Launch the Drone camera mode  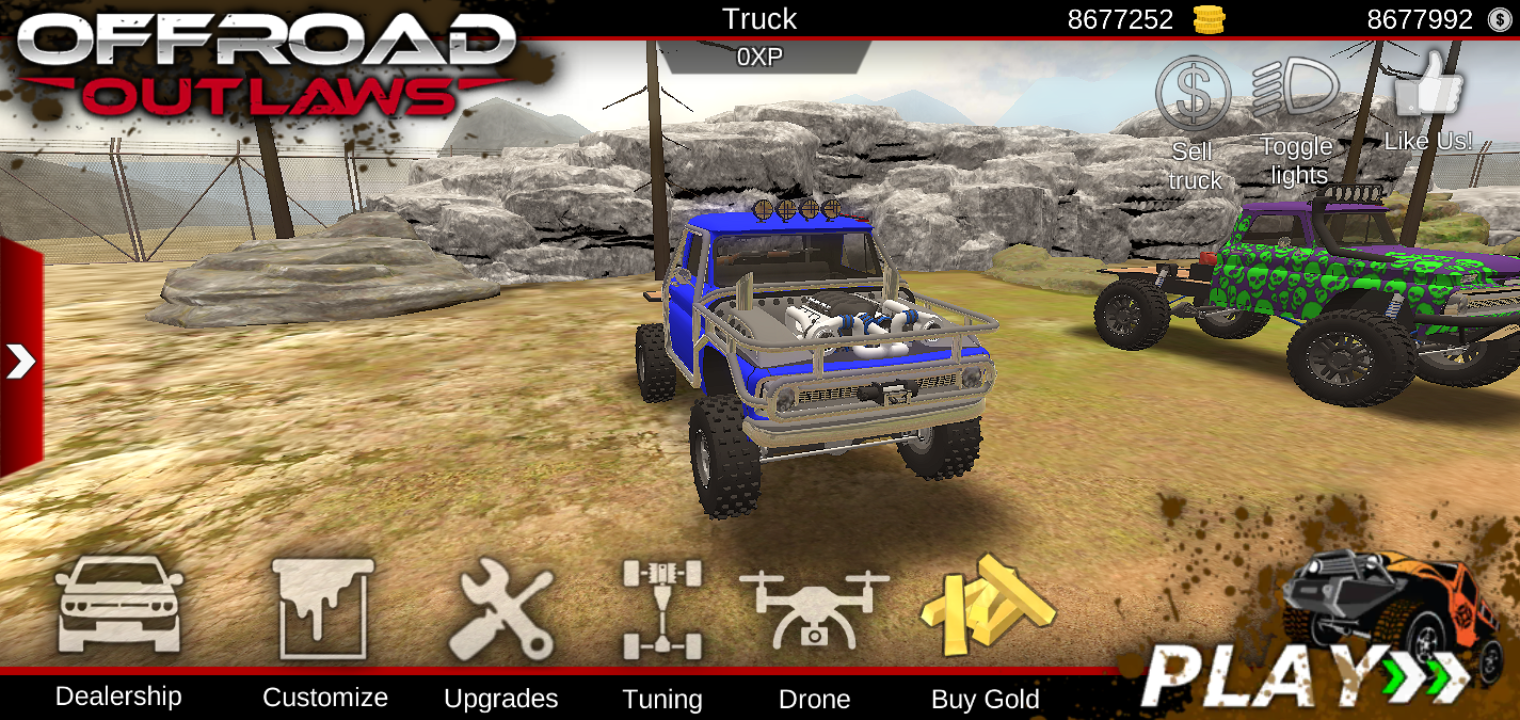815,607
